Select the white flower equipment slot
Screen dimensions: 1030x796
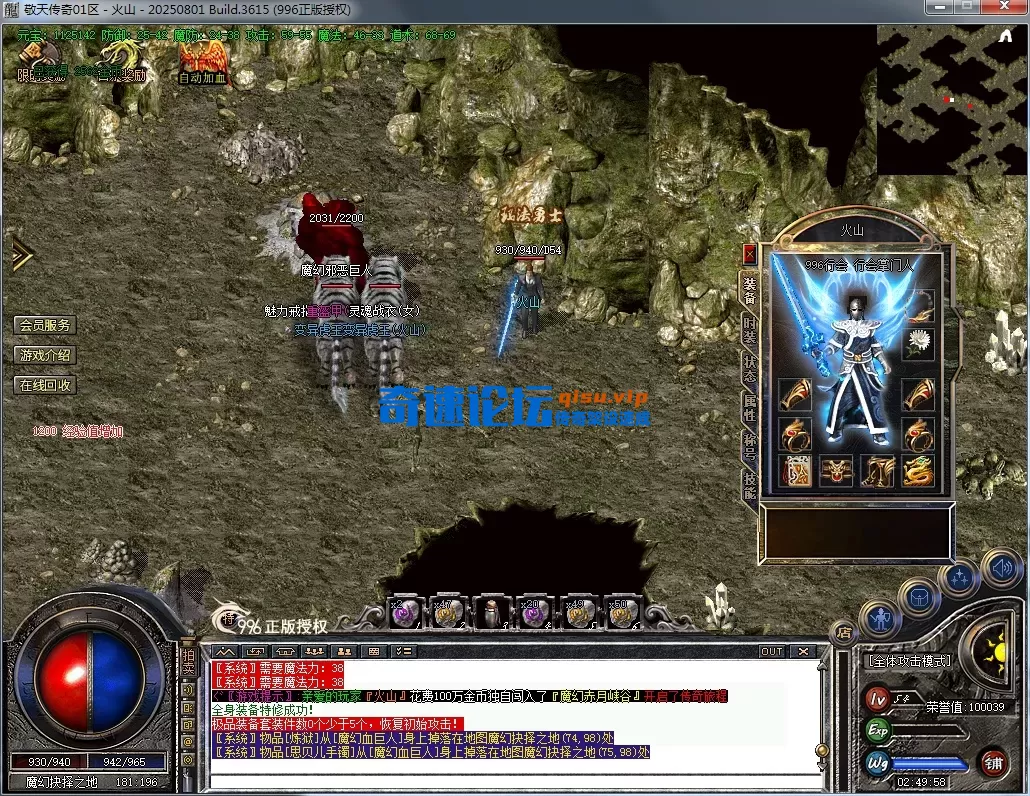918,344
